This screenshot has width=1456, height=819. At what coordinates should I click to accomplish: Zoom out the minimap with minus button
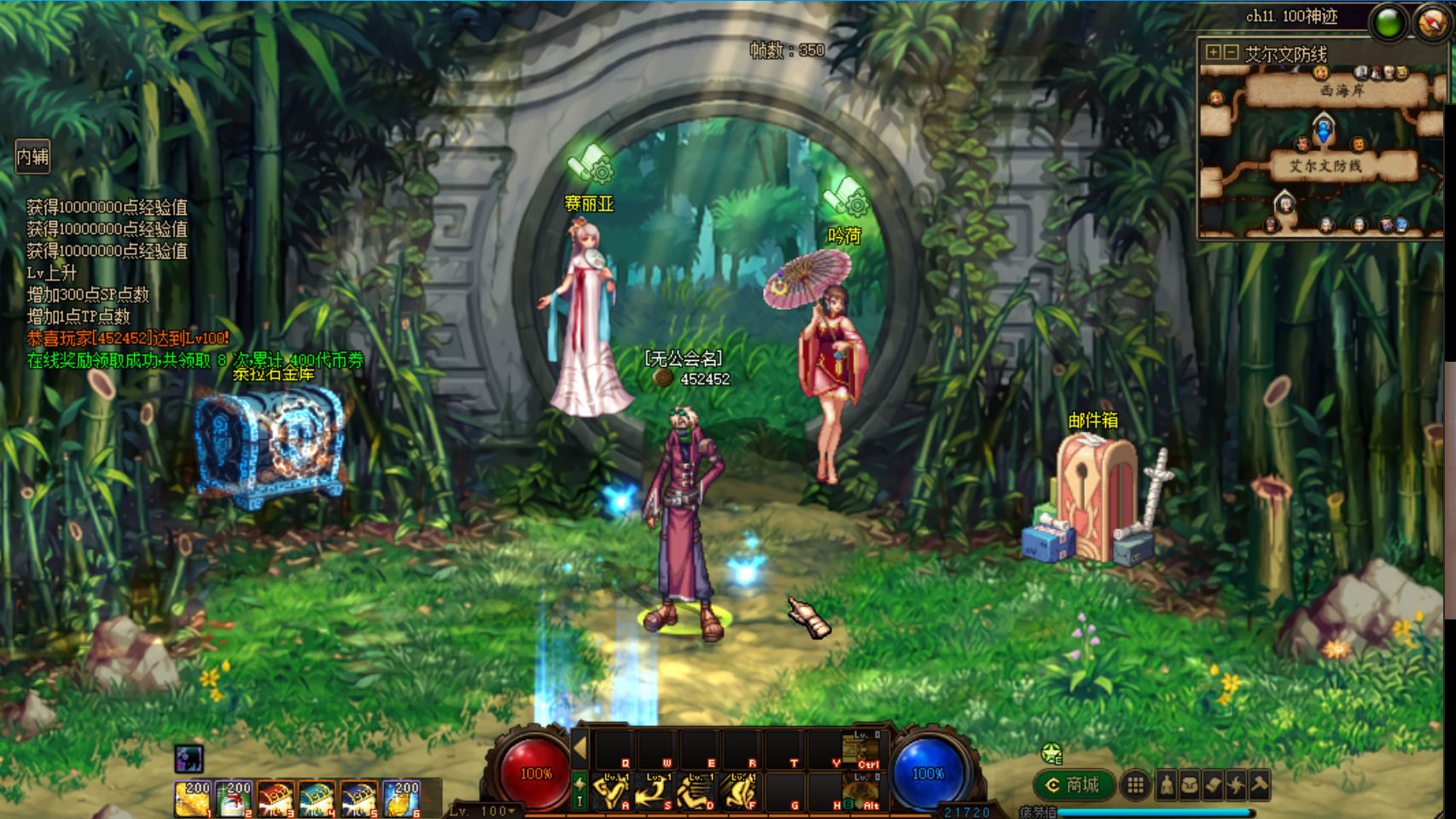pyautogui.click(x=1231, y=53)
